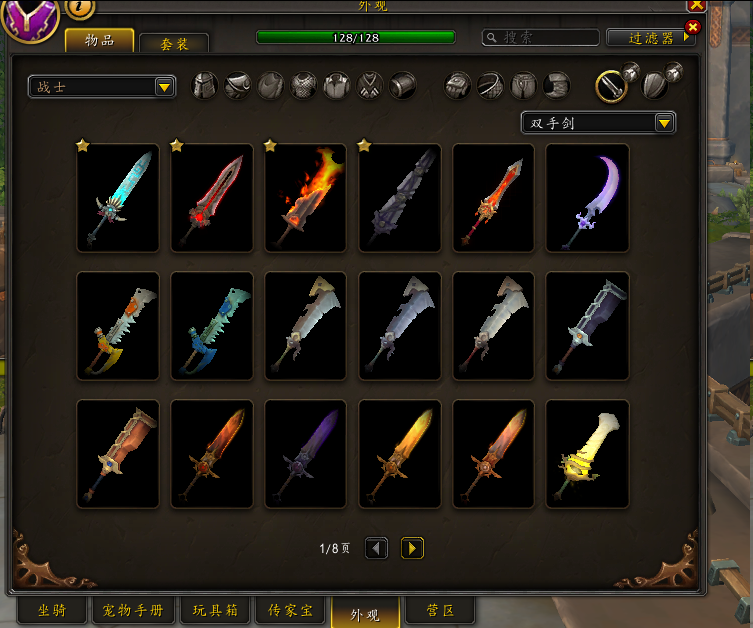Open the 玩具箱 (Toy Box) tab
Viewport: 753px width, 628px height.
tap(215, 610)
